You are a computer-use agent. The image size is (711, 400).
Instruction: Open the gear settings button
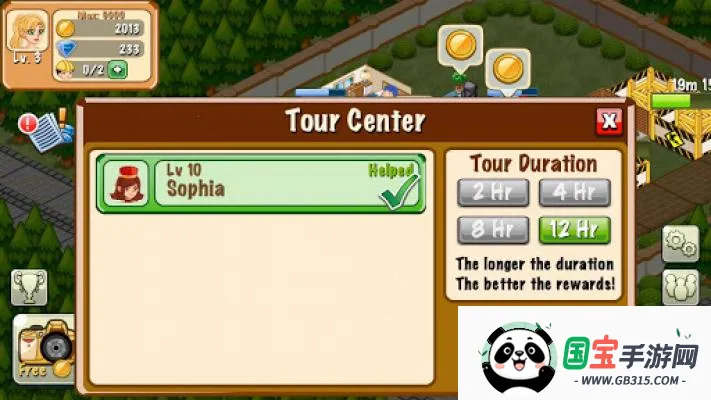(x=680, y=242)
